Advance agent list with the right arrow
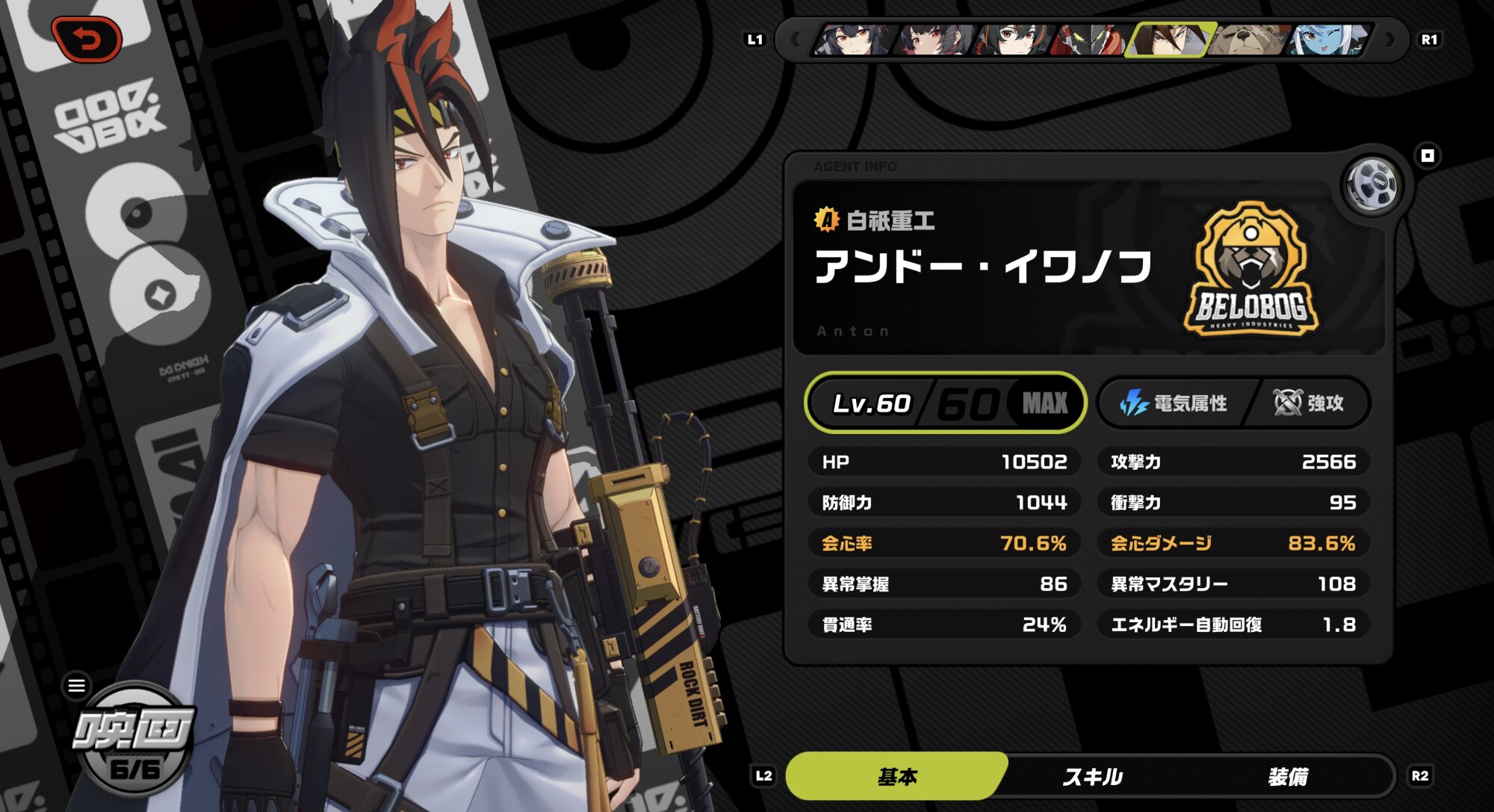Image resolution: width=1494 pixels, height=812 pixels. [x=1390, y=40]
